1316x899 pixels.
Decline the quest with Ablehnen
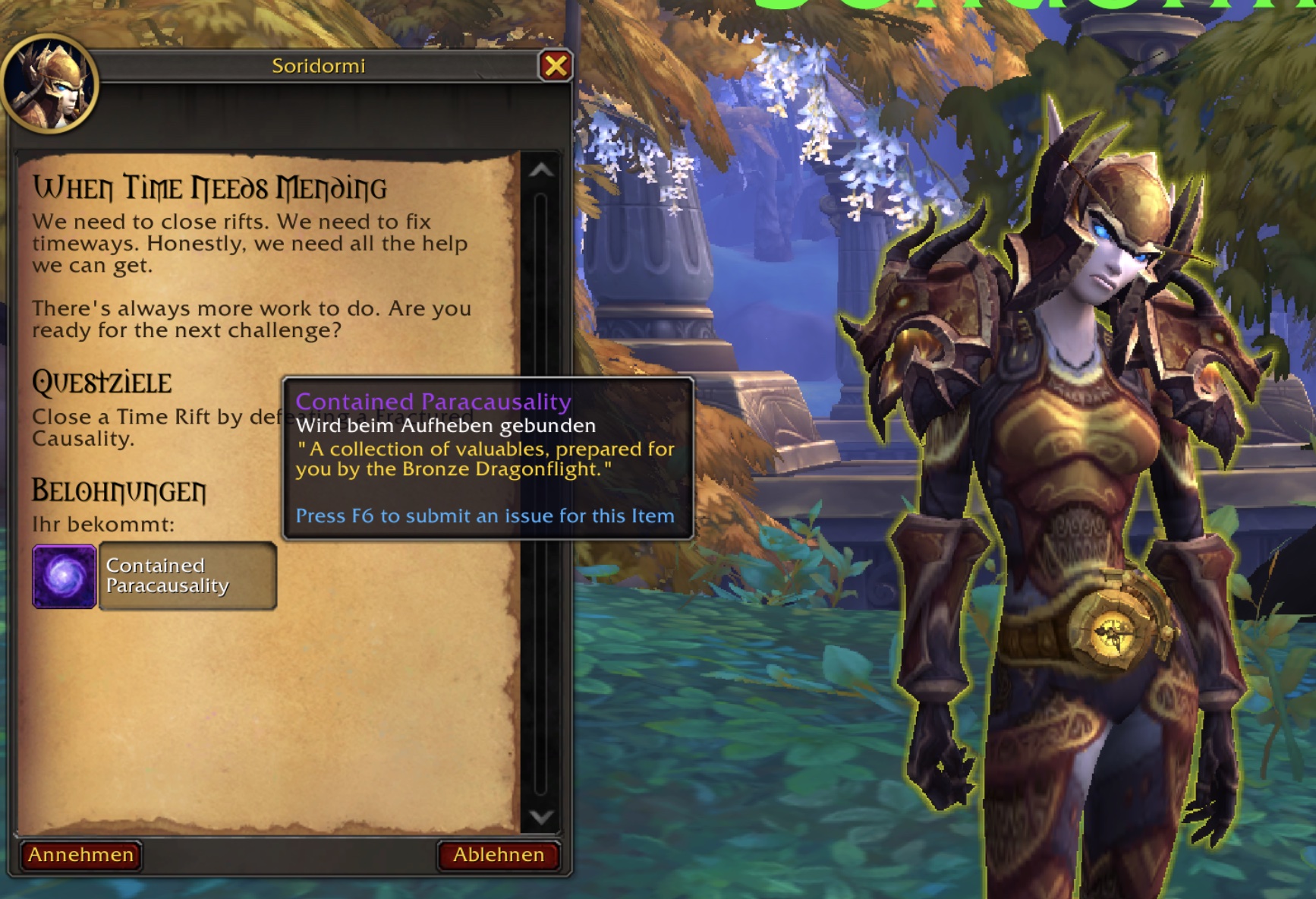pos(499,855)
